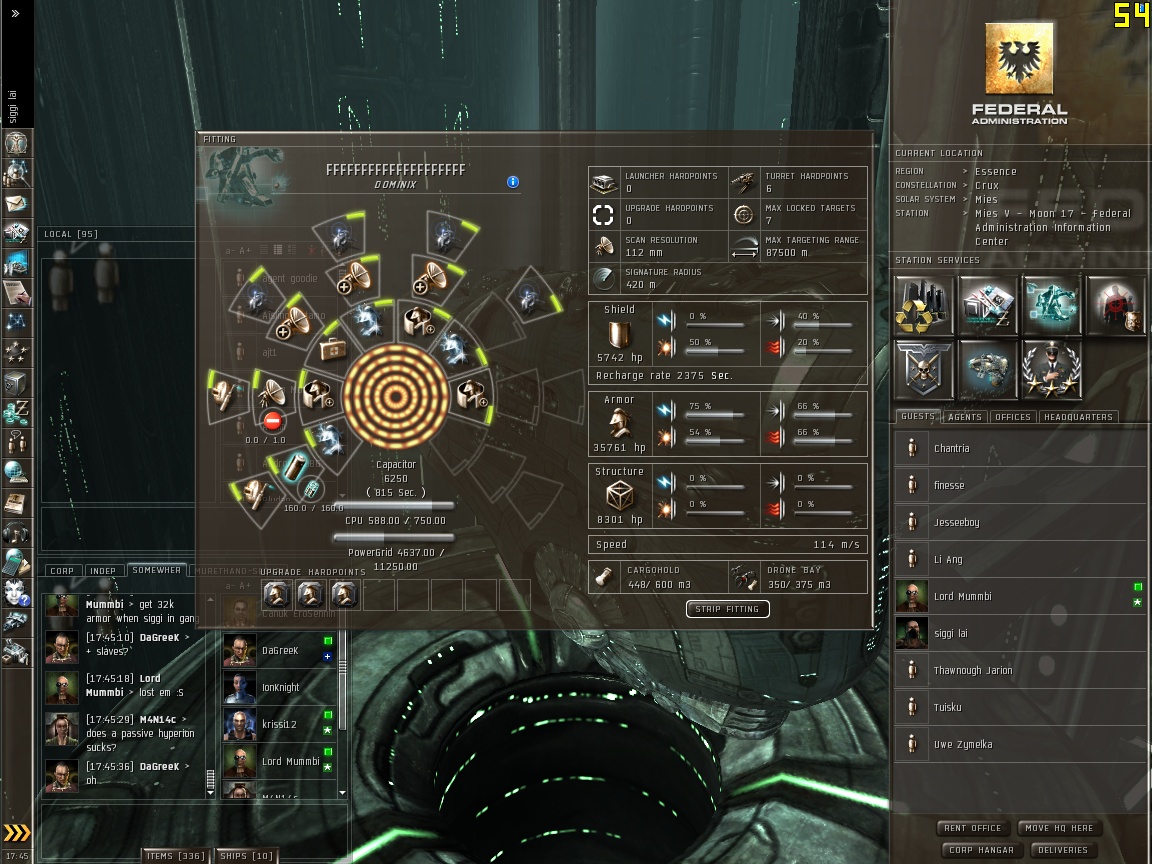
Task: Click the Strip Fitting button
Action: click(727, 609)
